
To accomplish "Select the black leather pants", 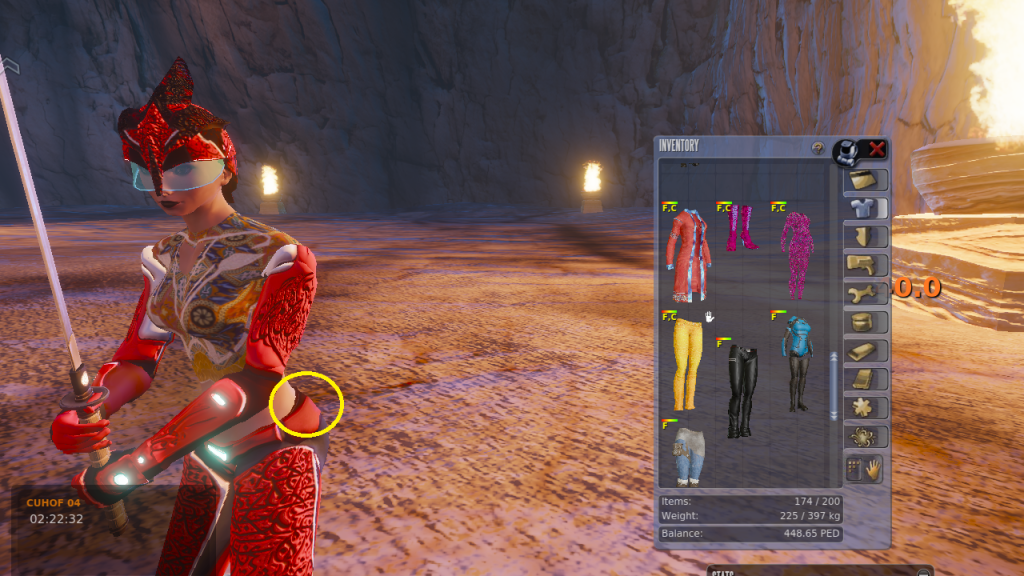I will tap(740, 390).
